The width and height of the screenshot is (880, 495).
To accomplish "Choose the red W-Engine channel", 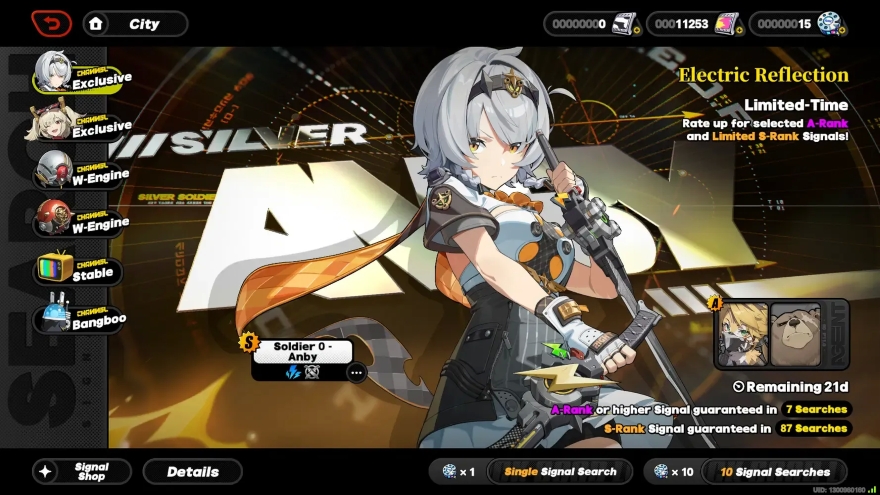I will pos(79,222).
